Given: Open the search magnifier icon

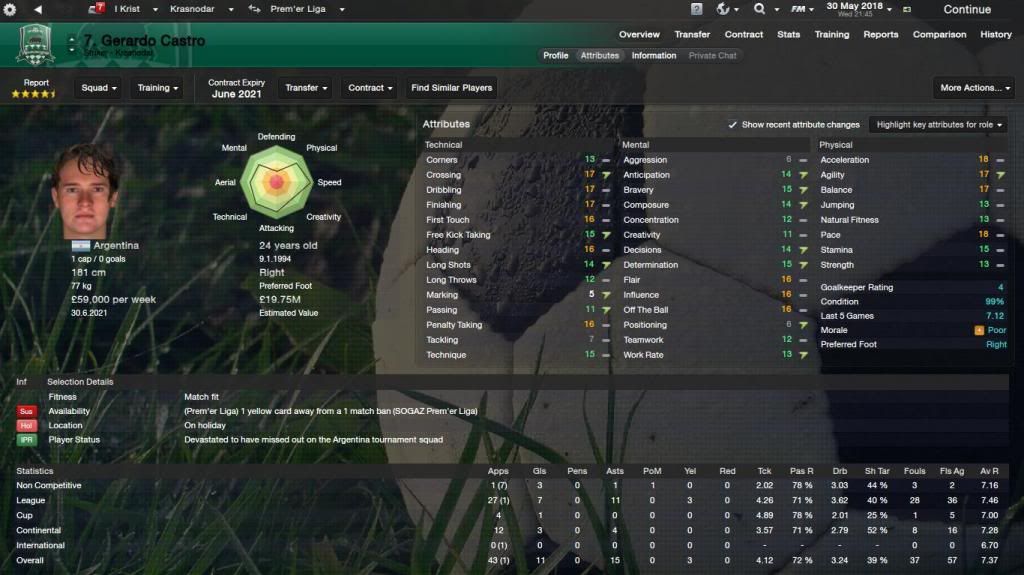Looking at the screenshot, I should (760, 9).
